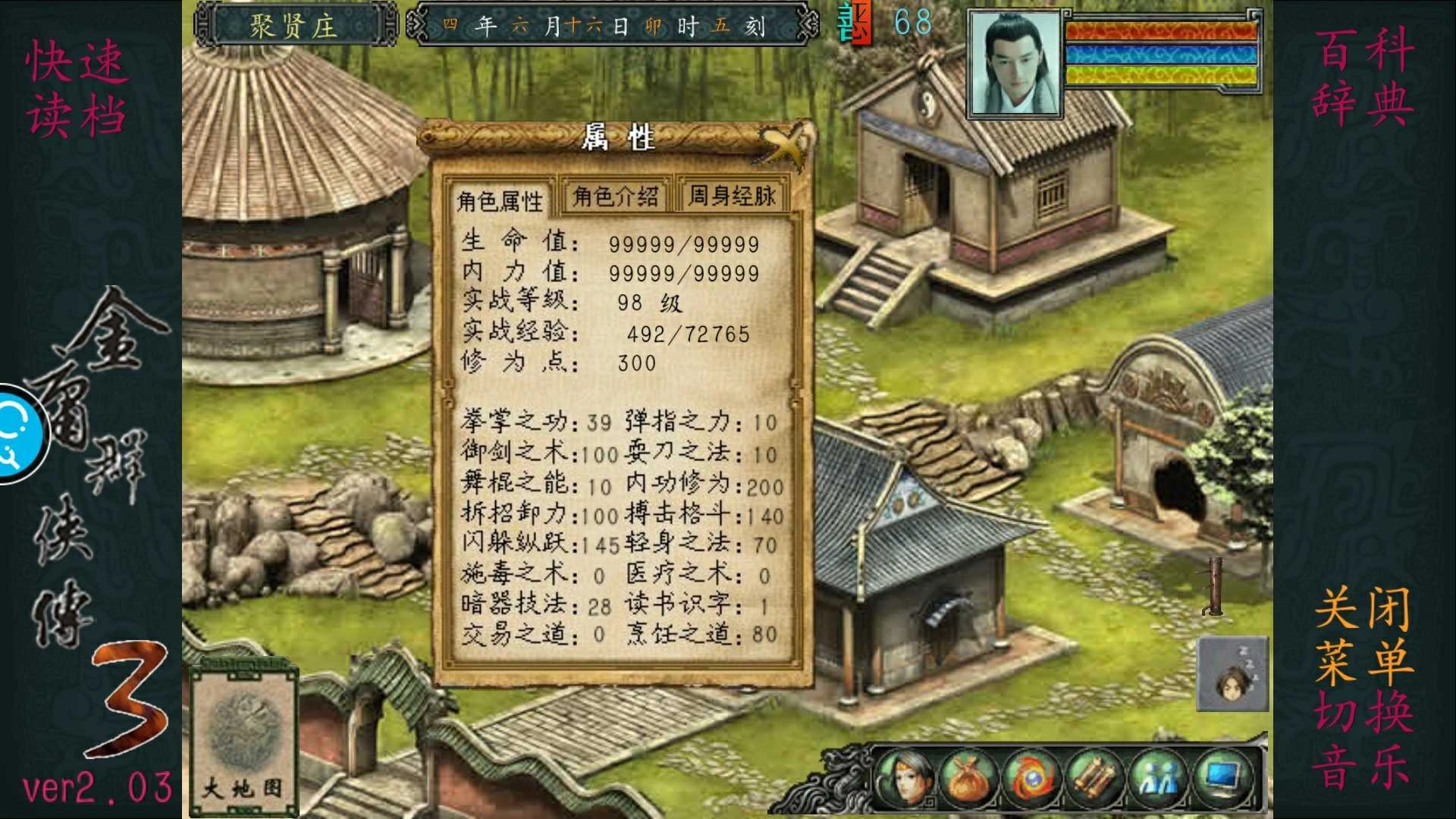Image resolution: width=1456 pixels, height=819 pixels.
Task: Select the 角色属性 tab
Action: [x=501, y=198]
